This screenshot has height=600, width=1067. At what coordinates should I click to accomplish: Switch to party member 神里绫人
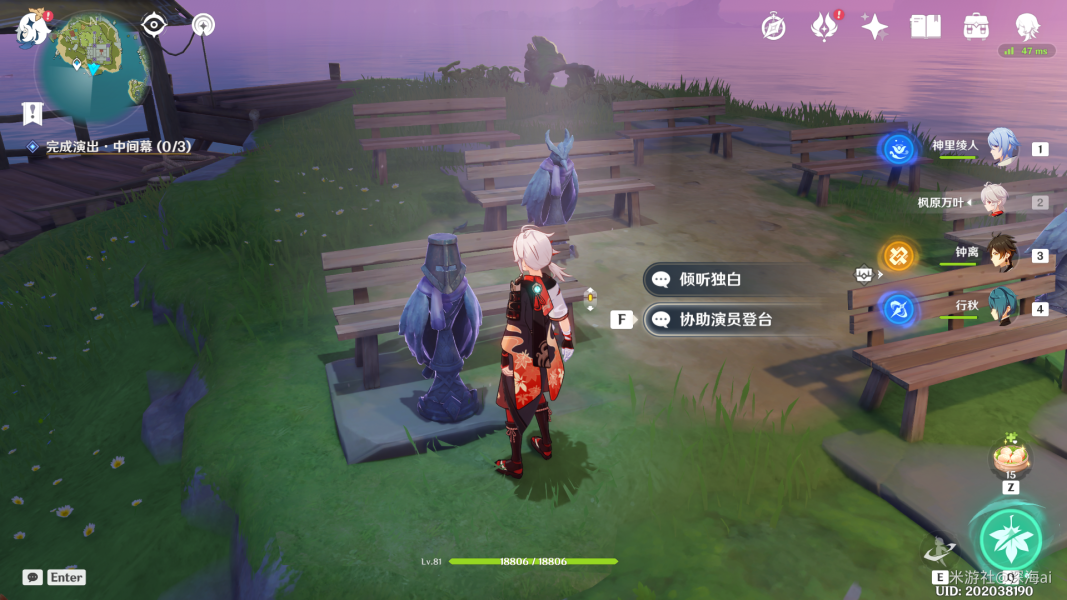pyautogui.click(x=1001, y=147)
